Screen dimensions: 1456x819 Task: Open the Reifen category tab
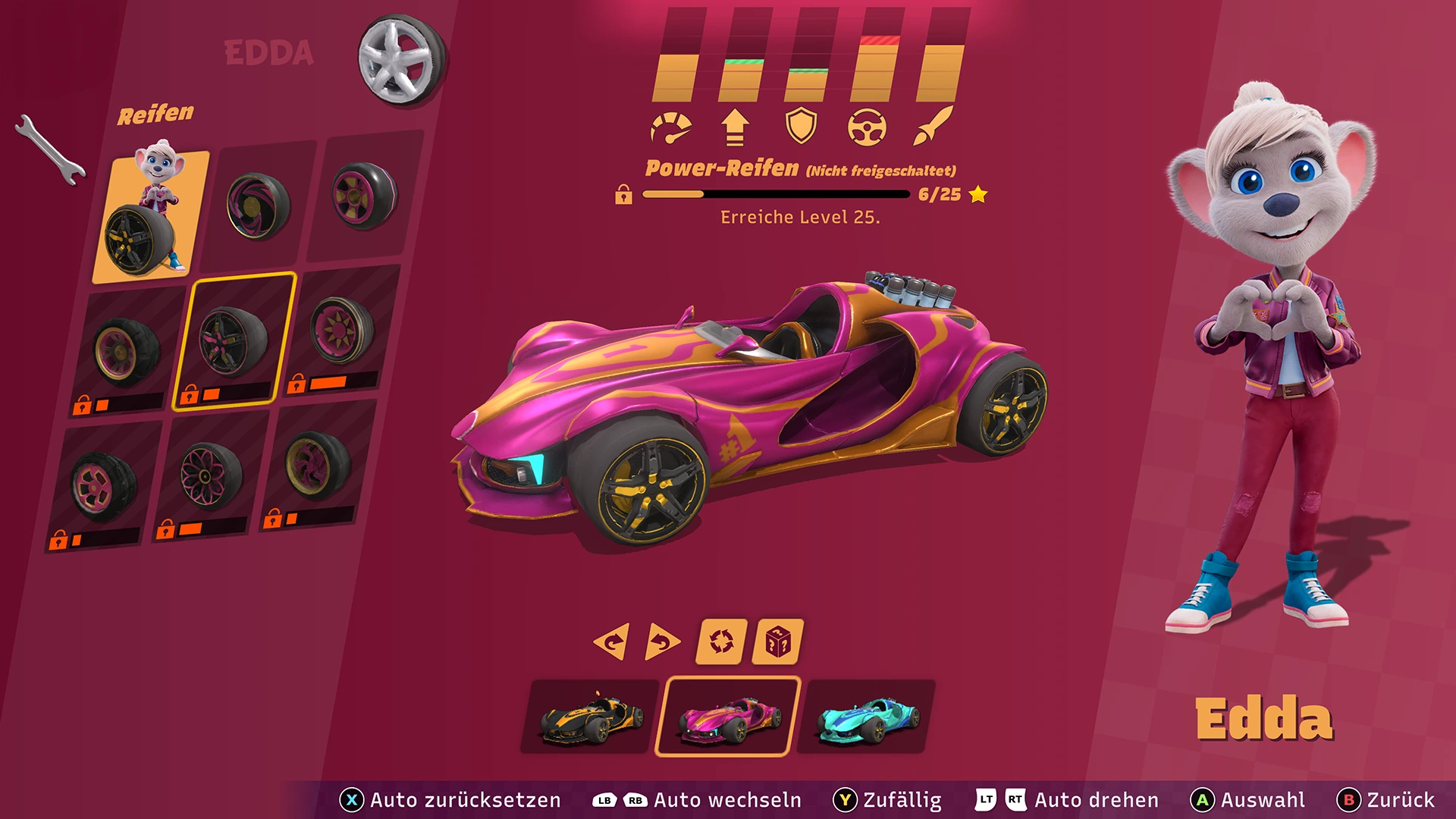(155, 115)
